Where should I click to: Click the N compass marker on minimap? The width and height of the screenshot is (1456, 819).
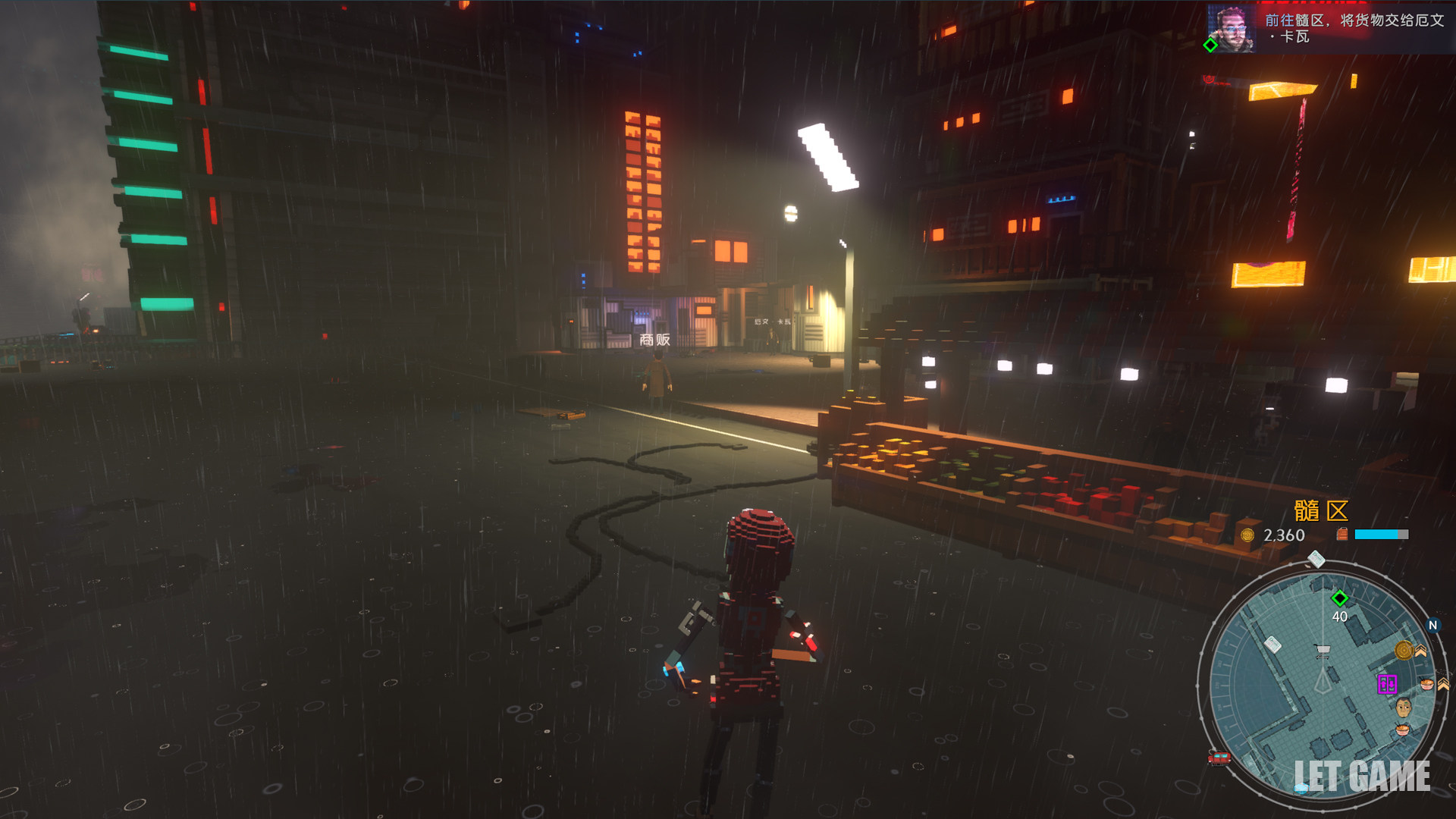click(x=1432, y=626)
